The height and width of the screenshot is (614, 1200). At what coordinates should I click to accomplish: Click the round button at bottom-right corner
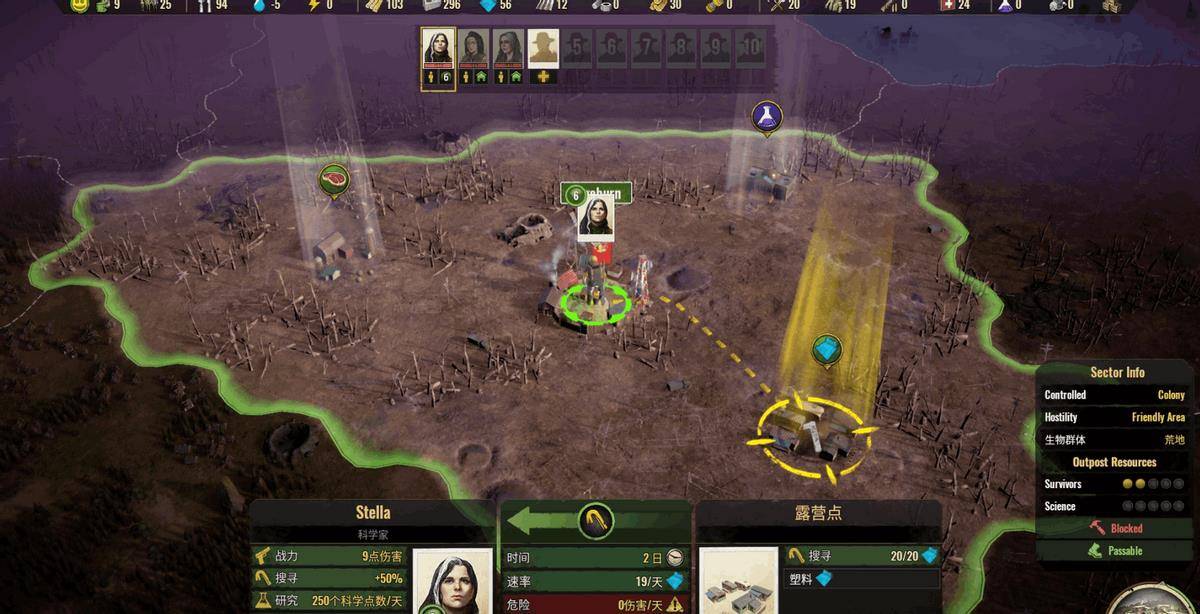(1150, 602)
